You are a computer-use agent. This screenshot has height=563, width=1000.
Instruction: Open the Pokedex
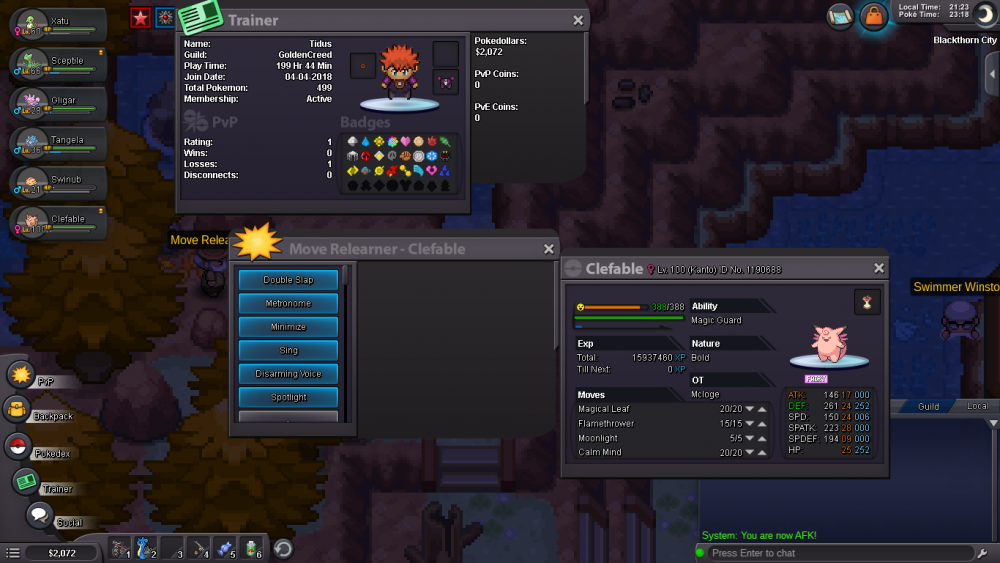point(17,446)
